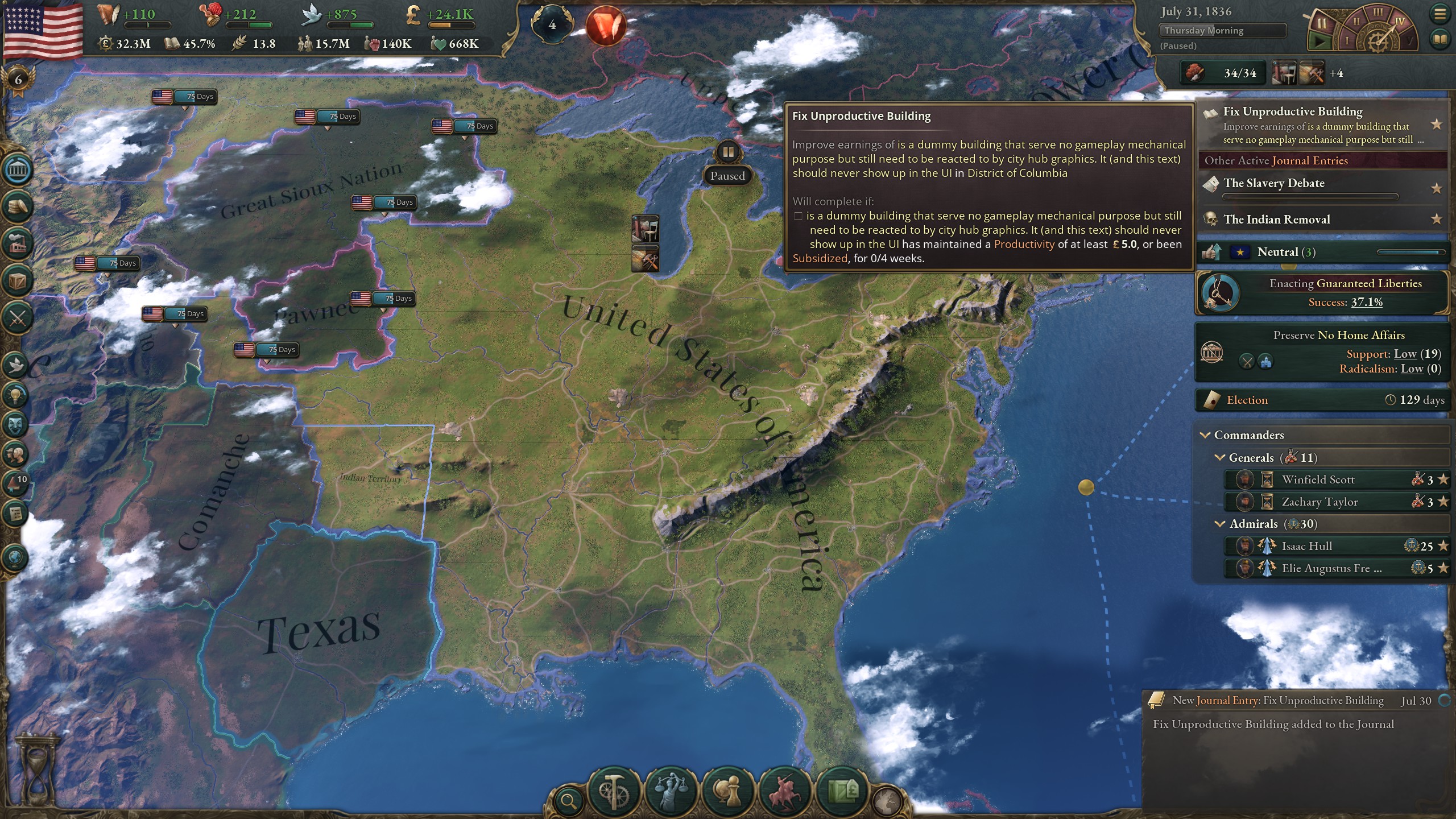Select the Production hammer-and-gears map lens
This screenshot has height=819, width=1456.
613,791
